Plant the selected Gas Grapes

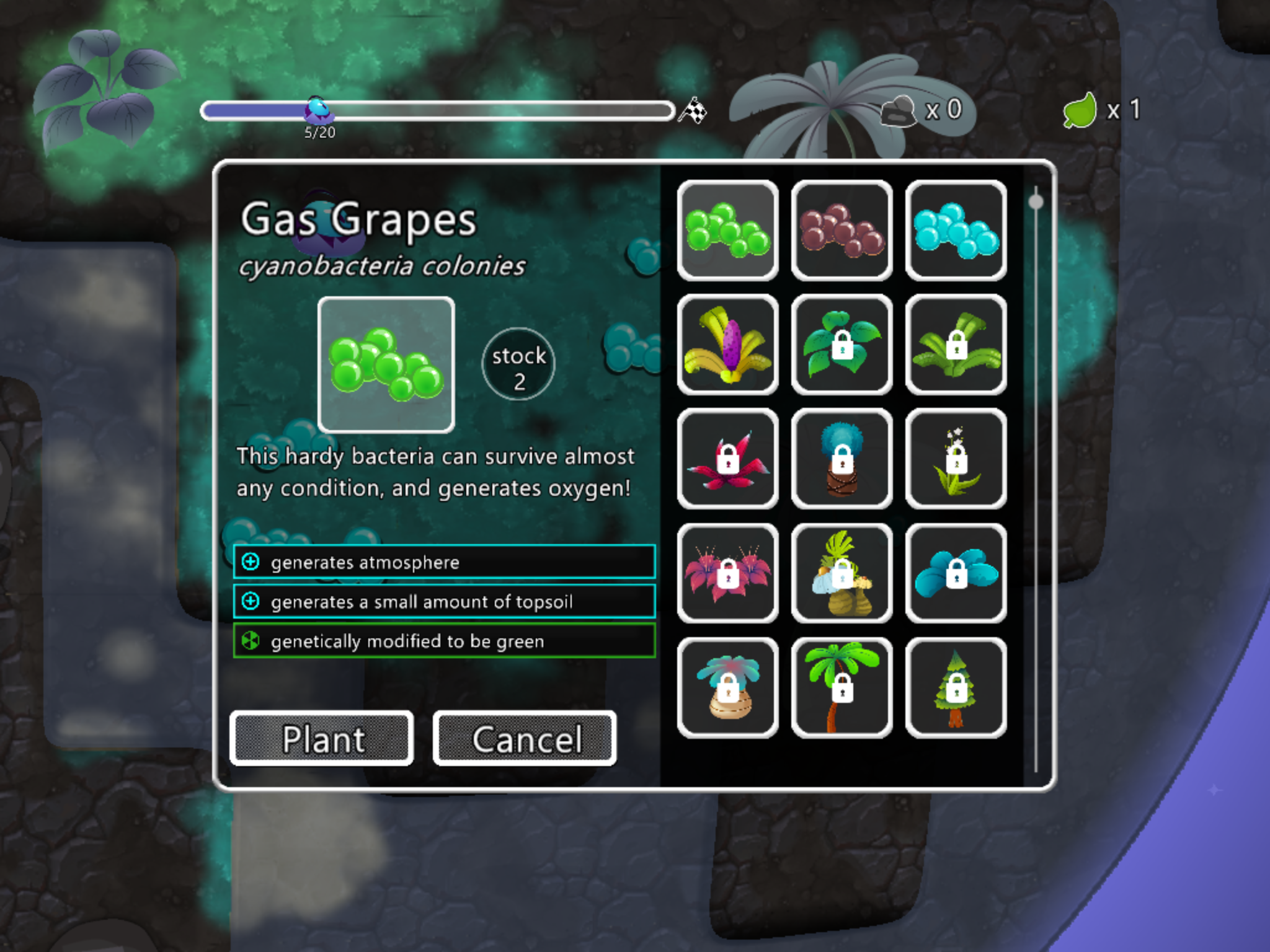(x=322, y=738)
